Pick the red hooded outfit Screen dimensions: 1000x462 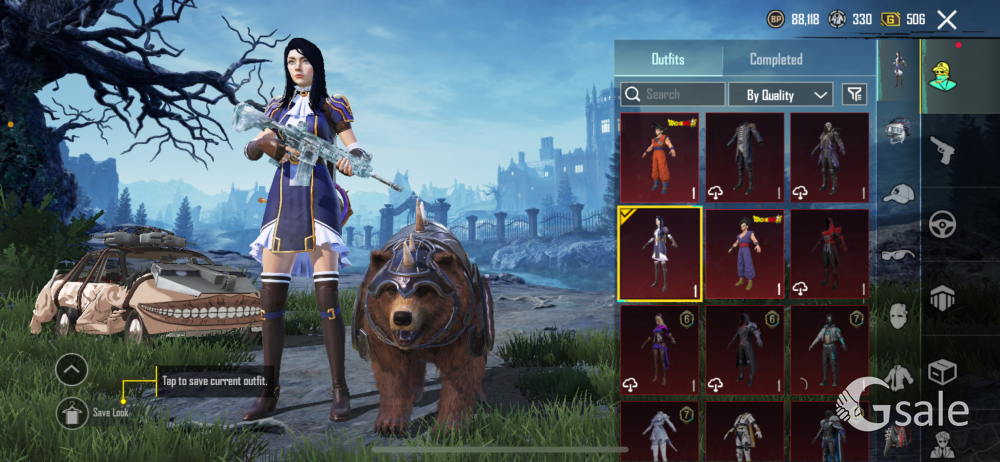830,254
